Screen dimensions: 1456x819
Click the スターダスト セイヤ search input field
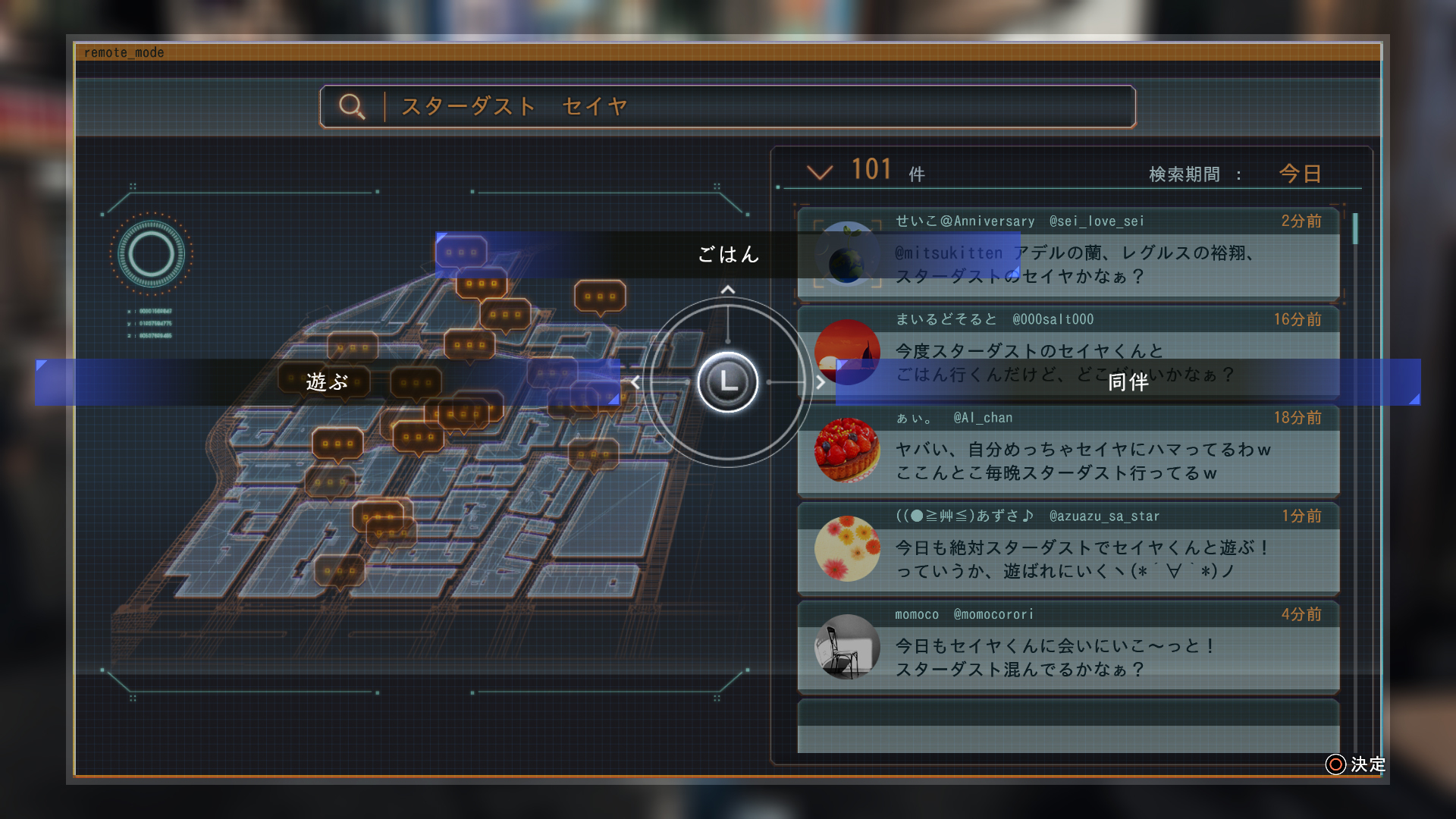(x=682, y=107)
